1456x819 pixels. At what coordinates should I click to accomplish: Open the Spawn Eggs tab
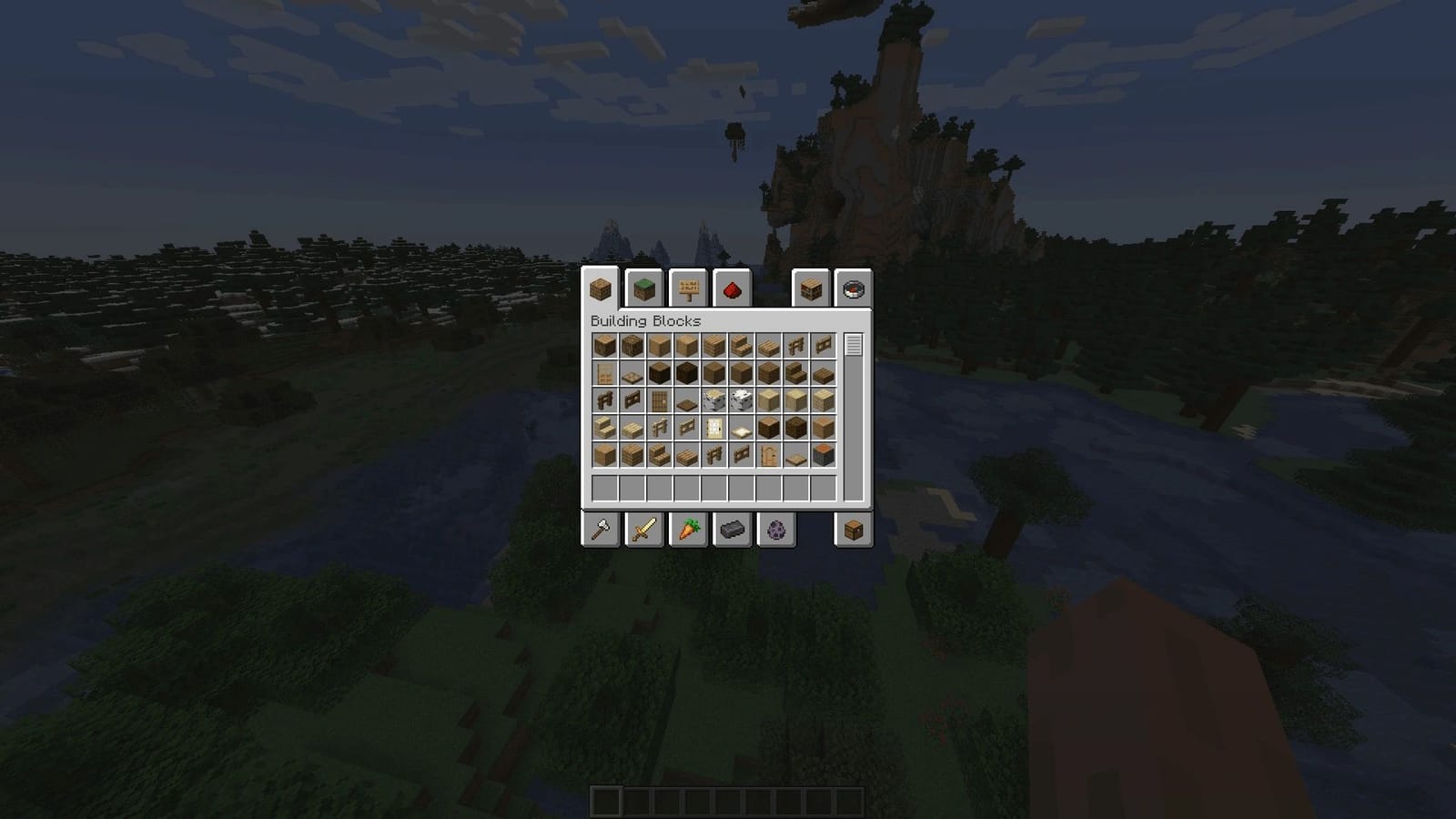pyautogui.click(x=777, y=531)
